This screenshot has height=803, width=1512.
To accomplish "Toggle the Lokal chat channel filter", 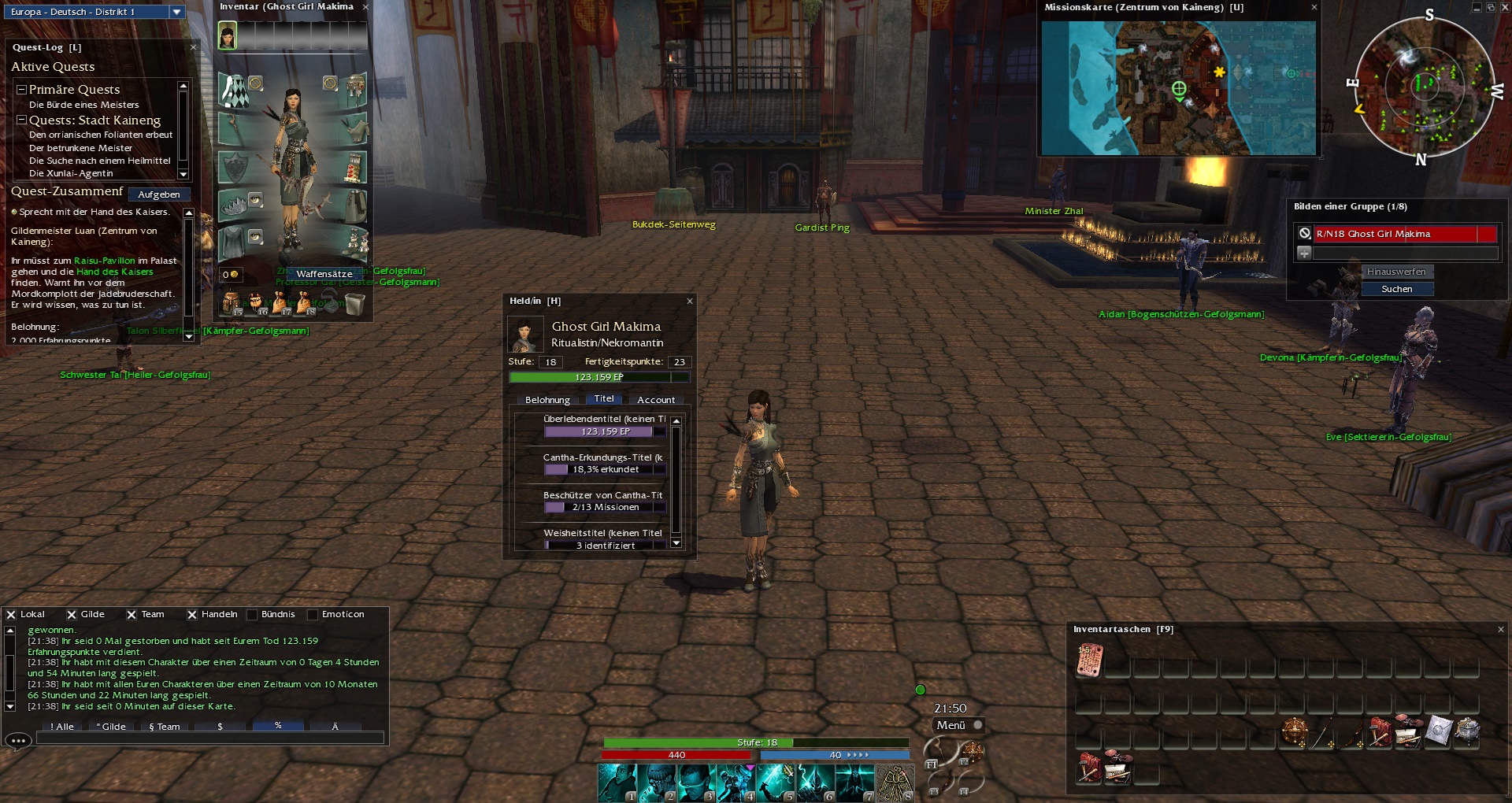I will tap(11, 615).
